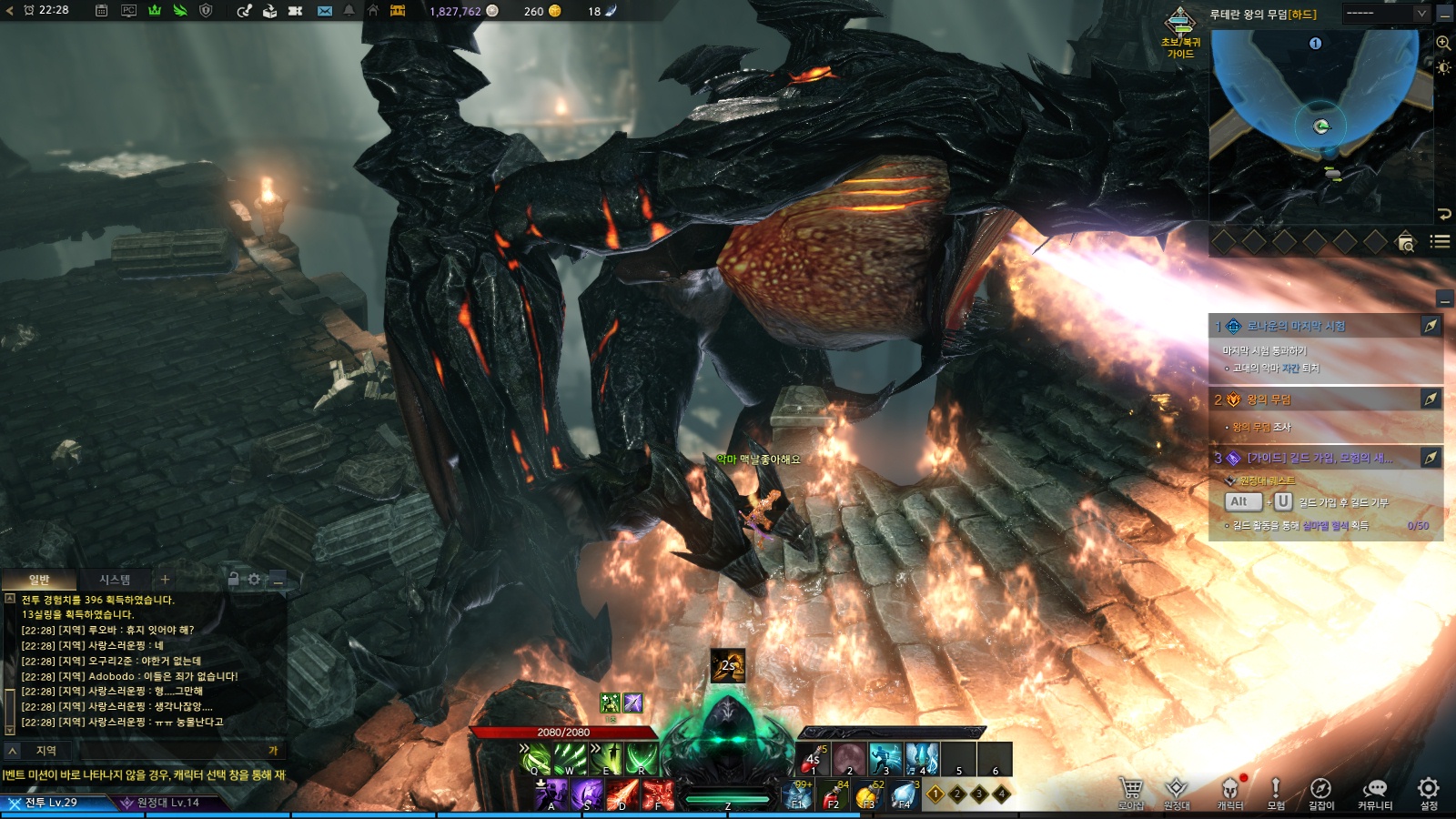The height and width of the screenshot is (819, 1456).
Task: Toggle minimap brightness sun icon
Action: [x=1443, y=68]
